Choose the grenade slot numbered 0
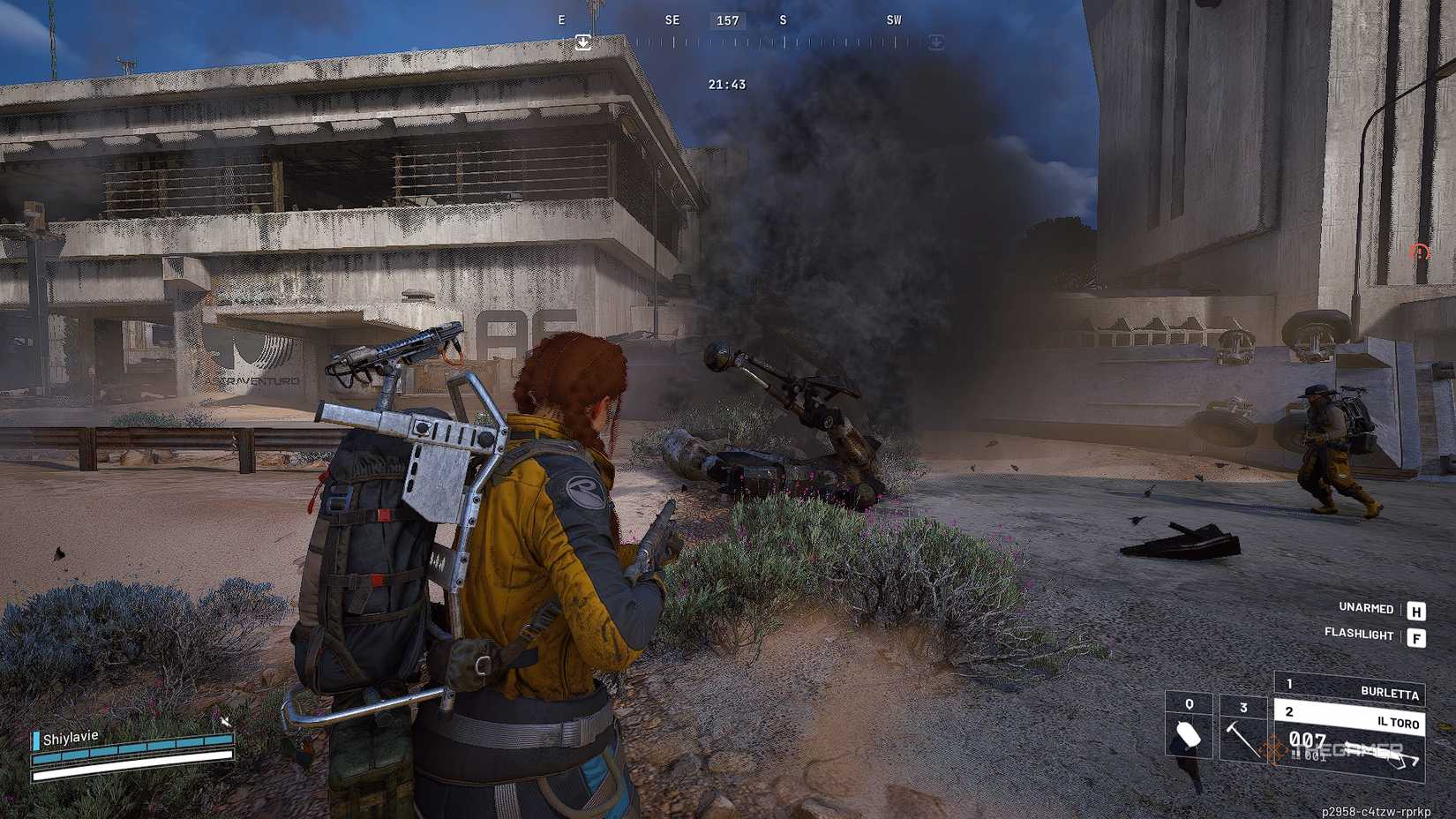Image resolution: width=1456 pixels, height=819 pixels. click(x=1190, y=726)
